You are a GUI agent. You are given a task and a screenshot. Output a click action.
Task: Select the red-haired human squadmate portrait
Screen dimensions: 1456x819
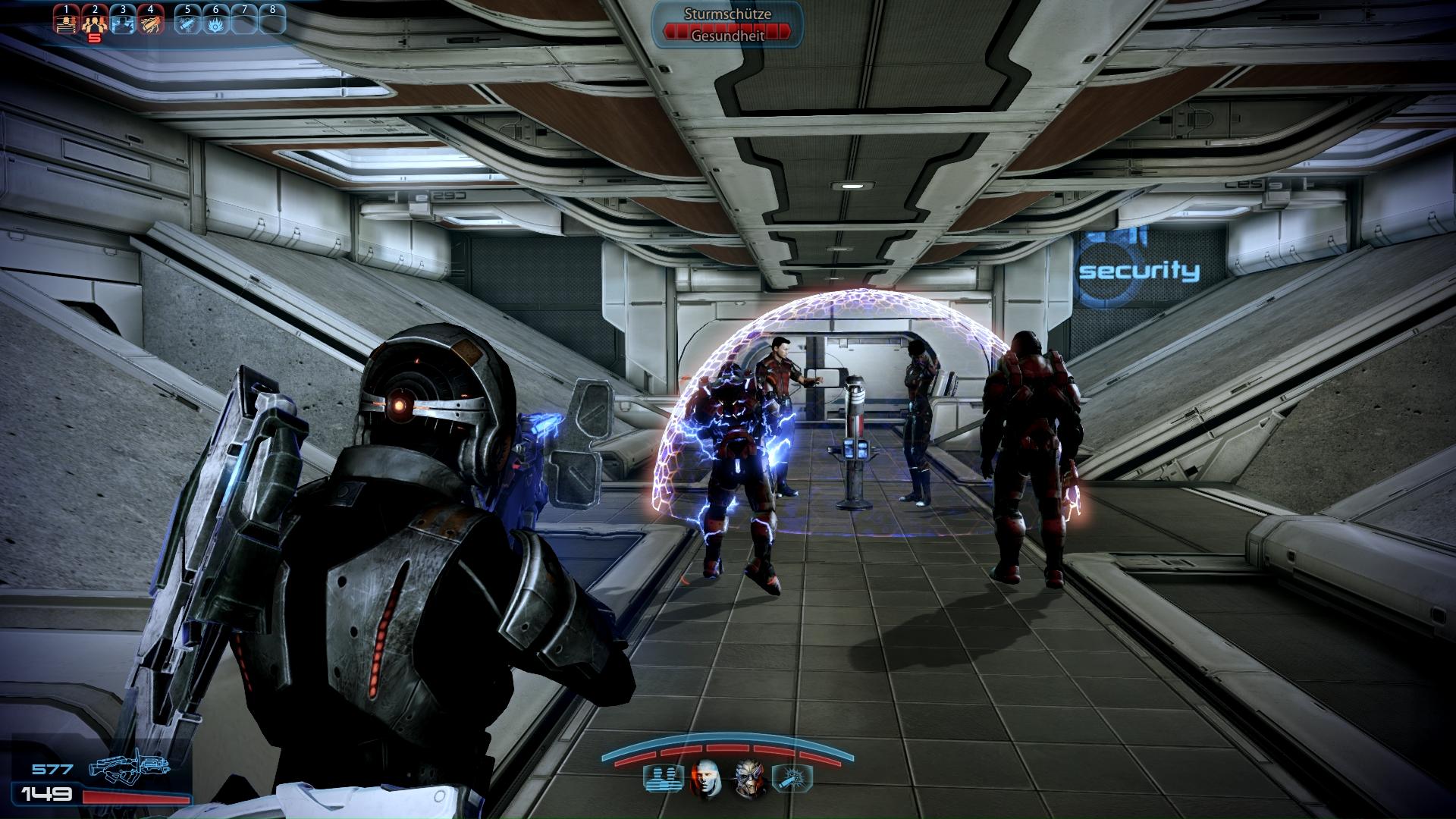[705, 779]
